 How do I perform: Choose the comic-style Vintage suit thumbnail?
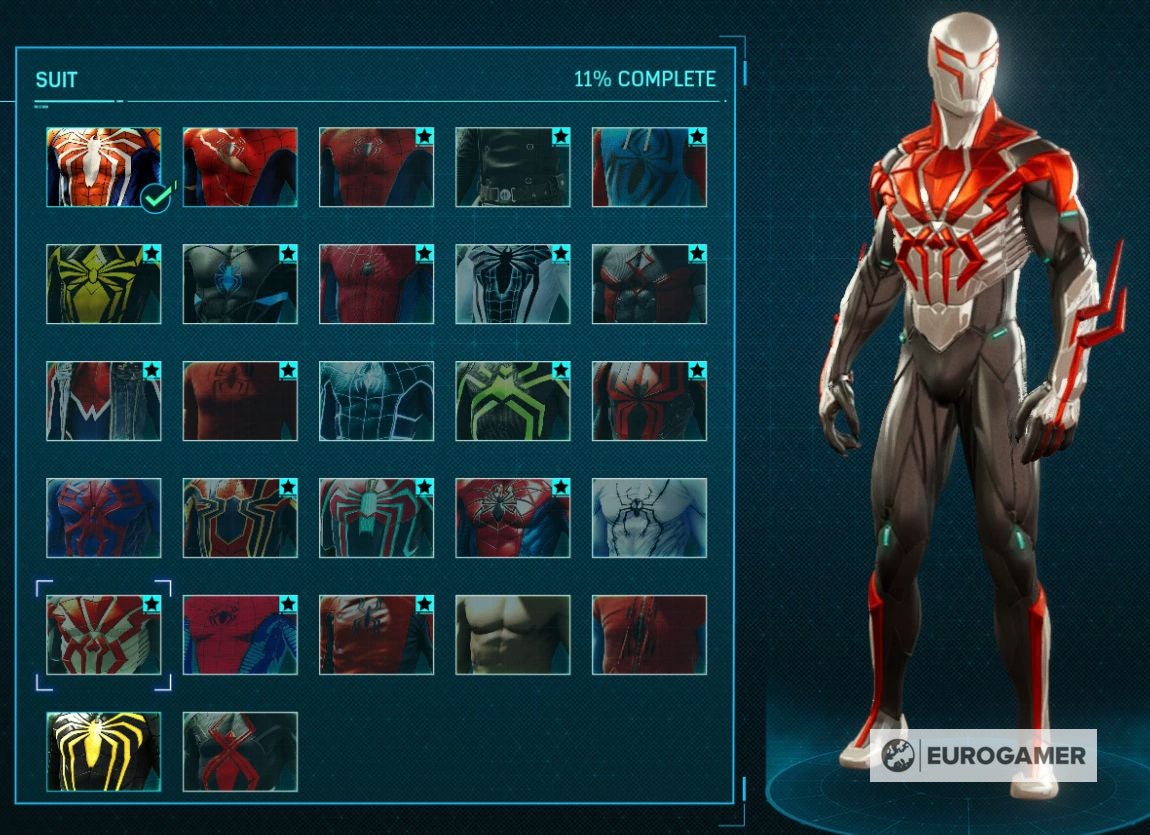pyautogui.click(x=240, y=635)
